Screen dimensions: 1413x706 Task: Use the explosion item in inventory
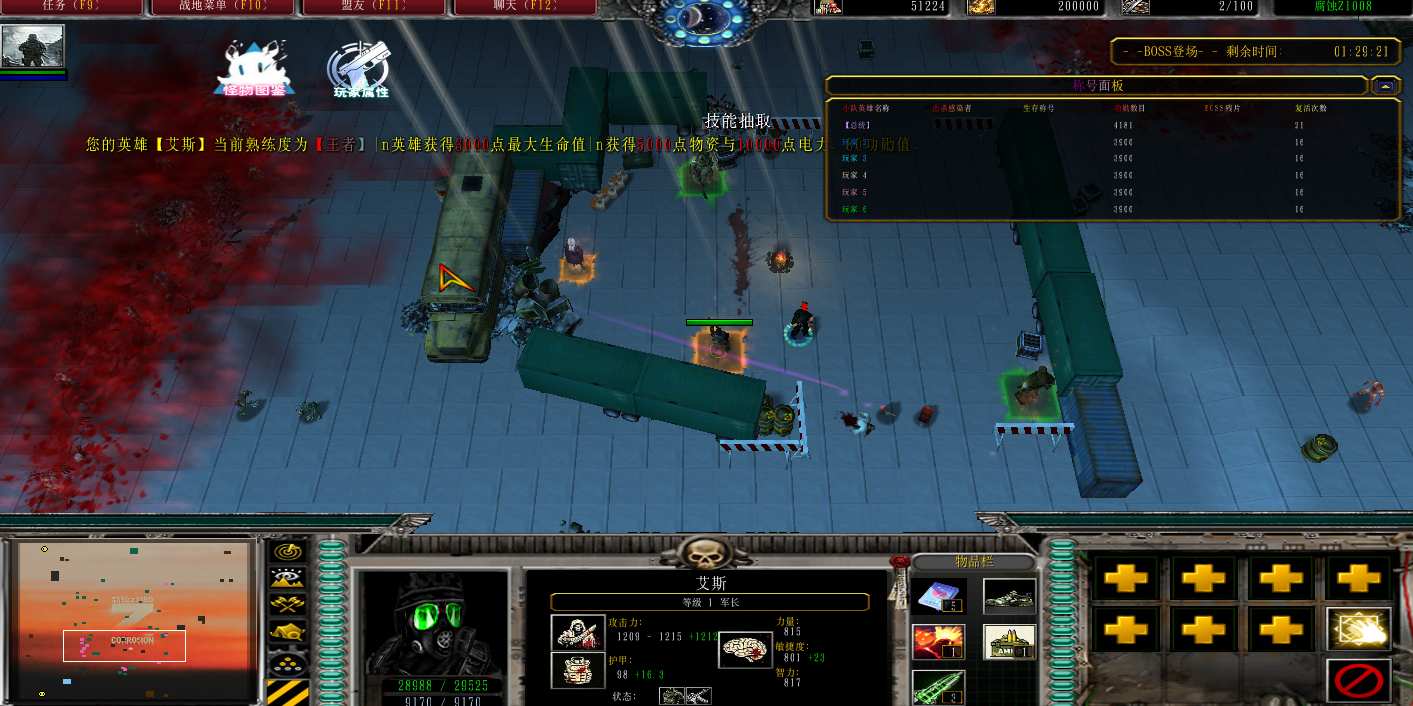pos(940,642)
